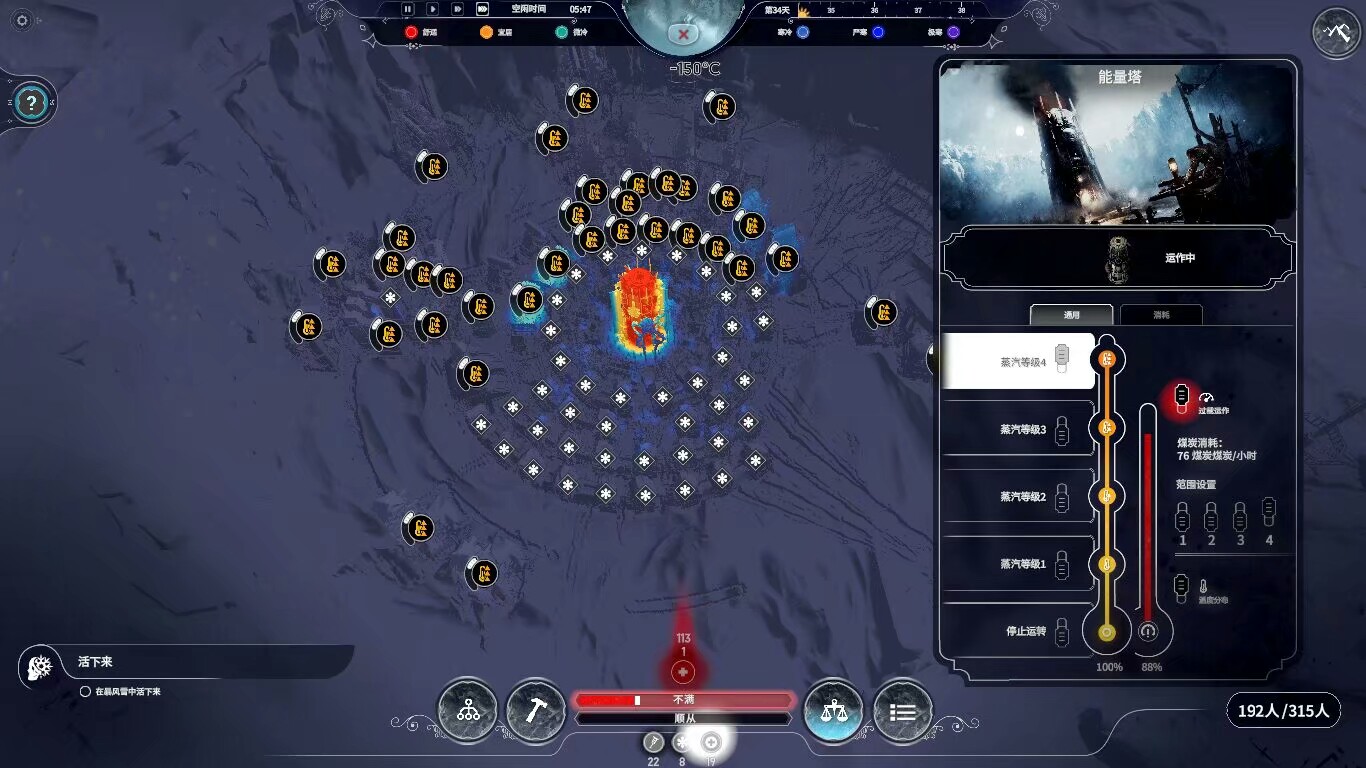Open the frostland map button

click(x=1336, y=33)
